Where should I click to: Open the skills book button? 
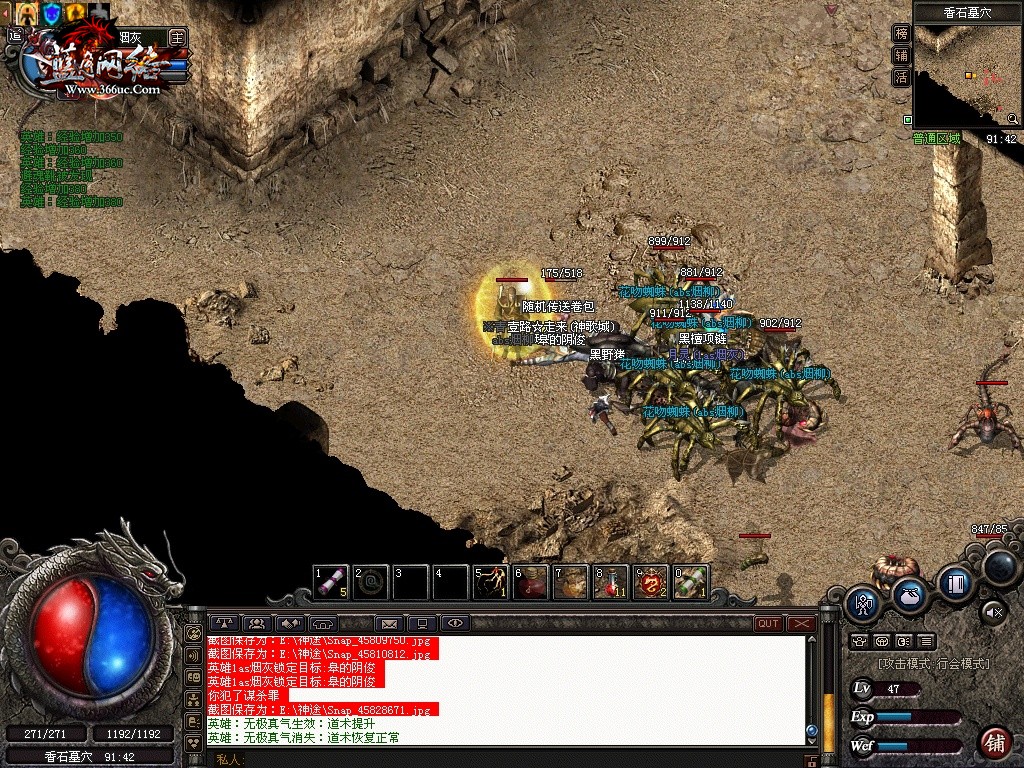956,583
